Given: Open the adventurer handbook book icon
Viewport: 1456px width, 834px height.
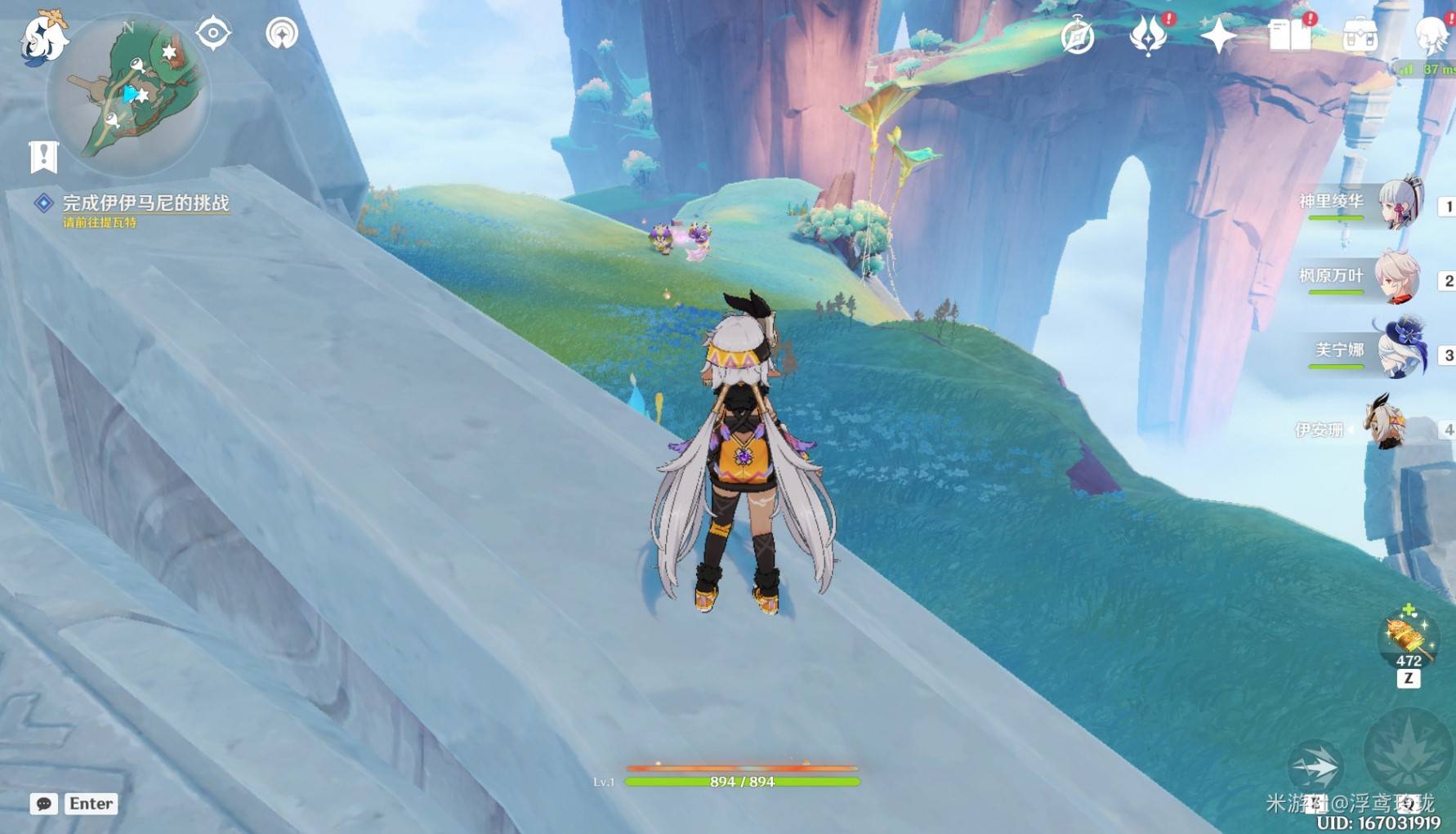Looking at the screenshot, I should 1289,36.
